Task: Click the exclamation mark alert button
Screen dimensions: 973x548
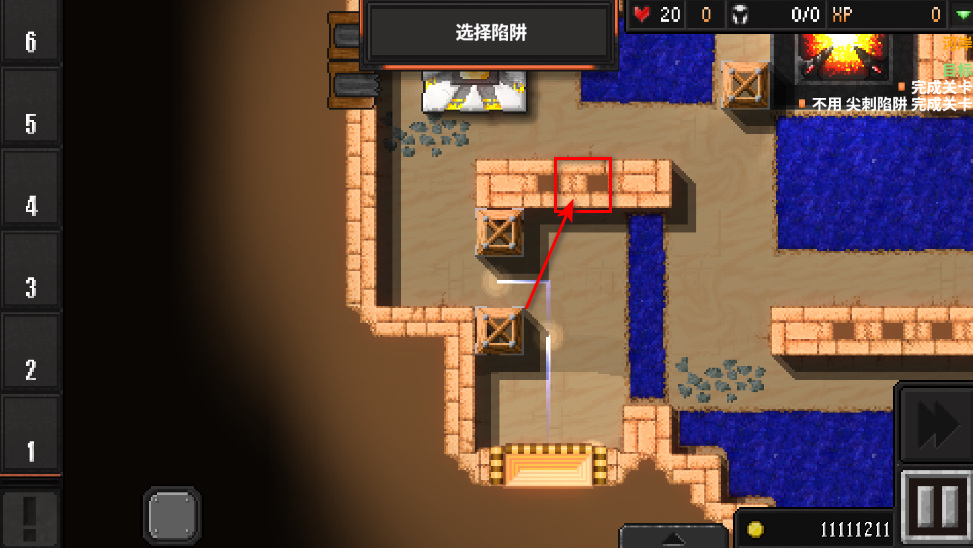Action: (x=30, y=515)
